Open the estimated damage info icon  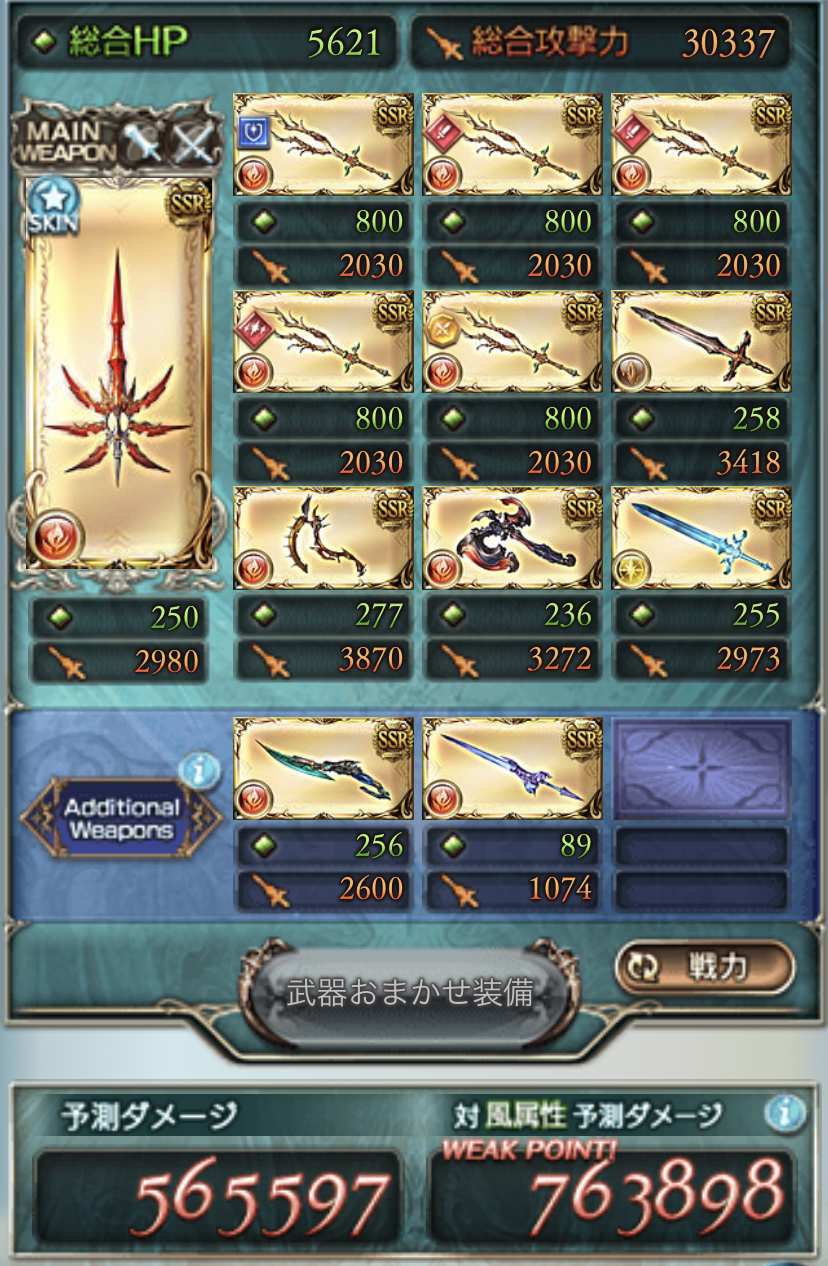click(x=787, y=1111)
